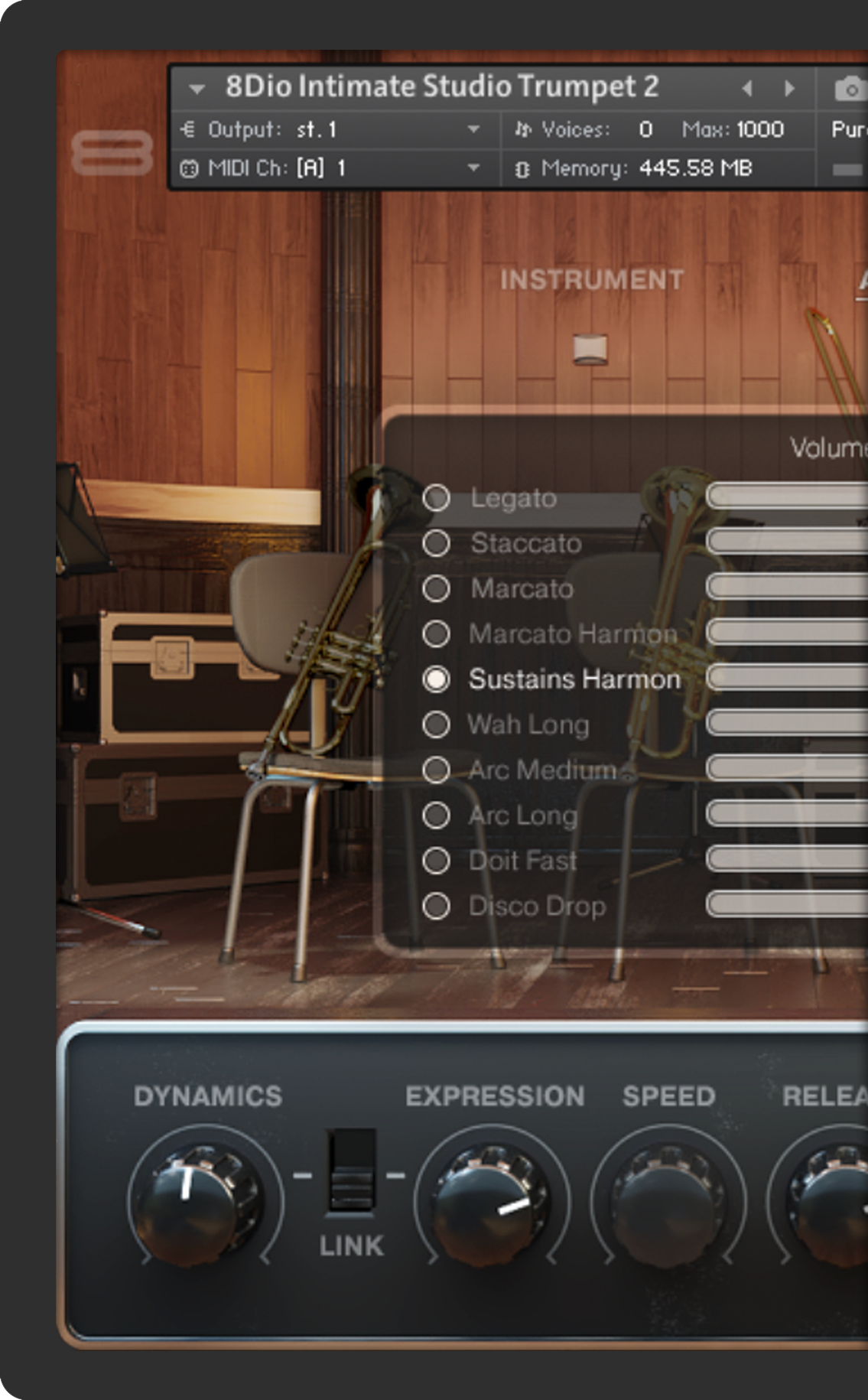Choose the Arc Long articulation
The image size is (868, 1400).
pyautogui.click(x=436, y=816)
